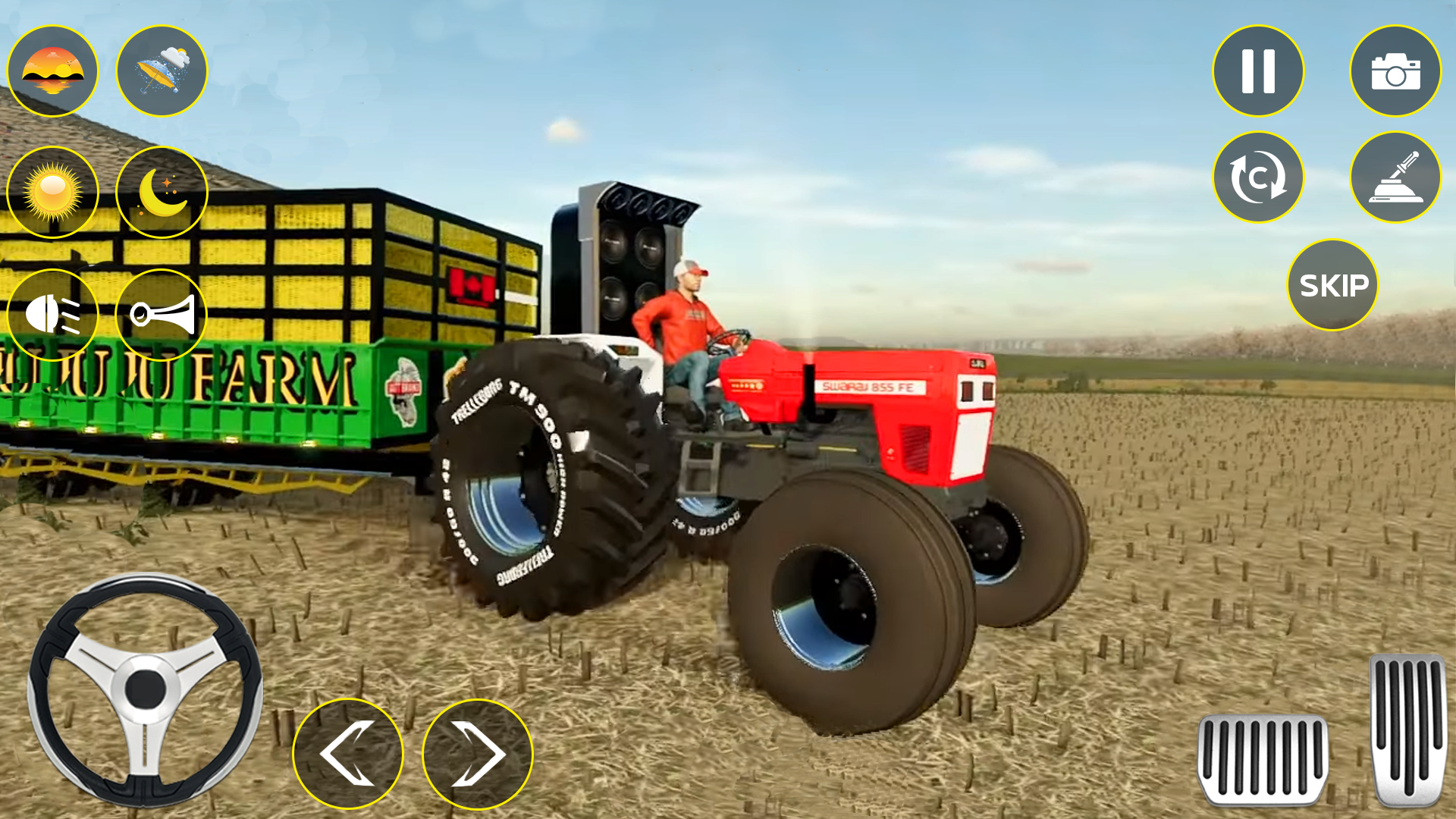Open the pause menu
Viewport: 1456px width, 819px height.
[x=1258, y=71]
